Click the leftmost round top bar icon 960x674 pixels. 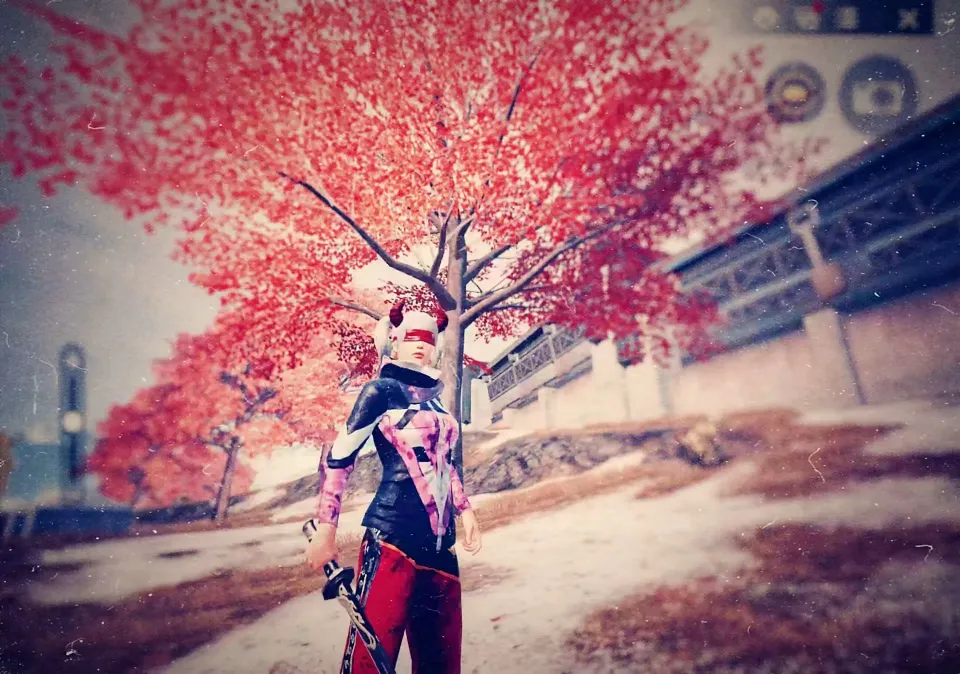(x=766, y=17)
